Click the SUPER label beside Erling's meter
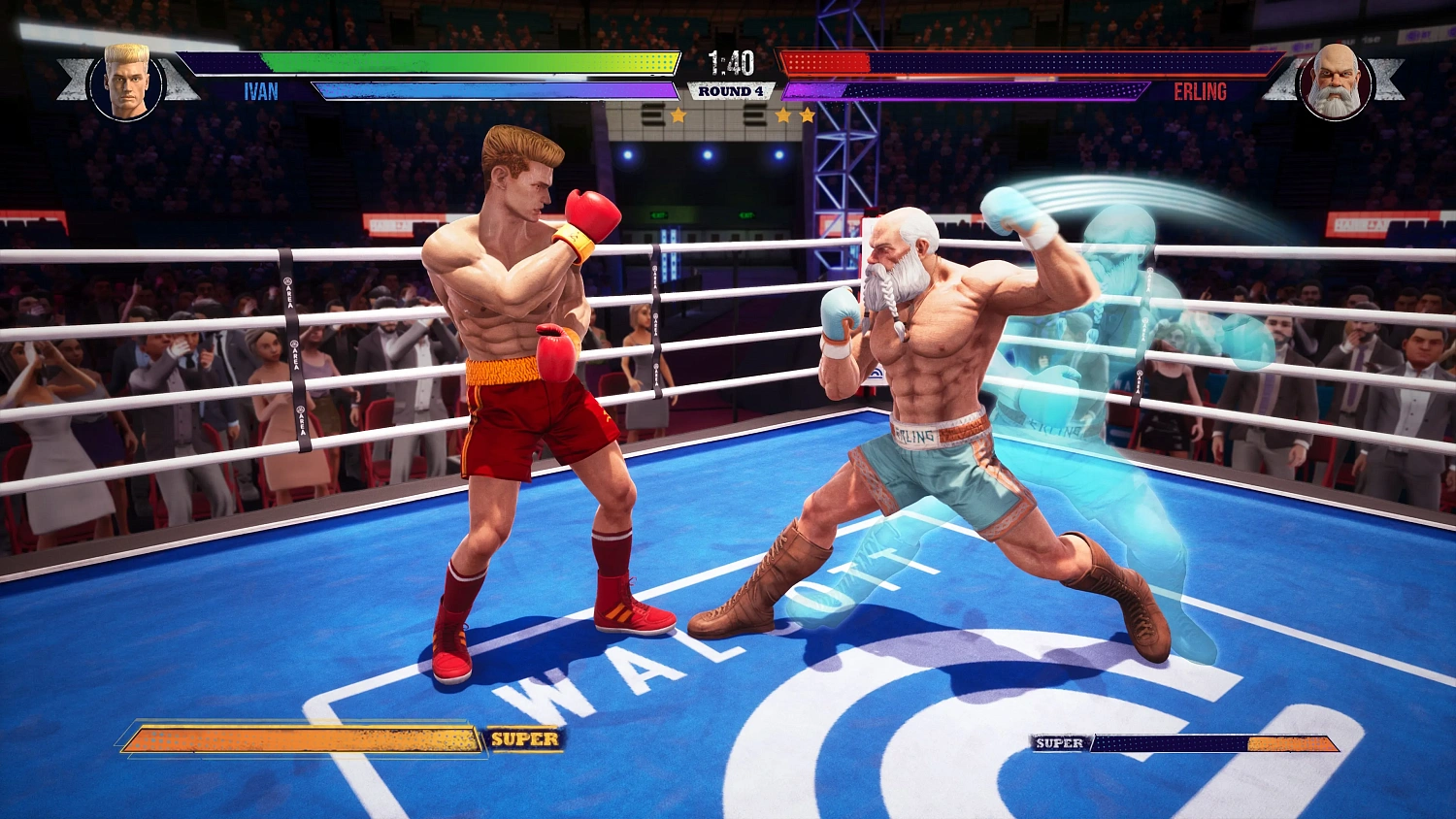The image size is (1456, 819). coord(1058,742)
